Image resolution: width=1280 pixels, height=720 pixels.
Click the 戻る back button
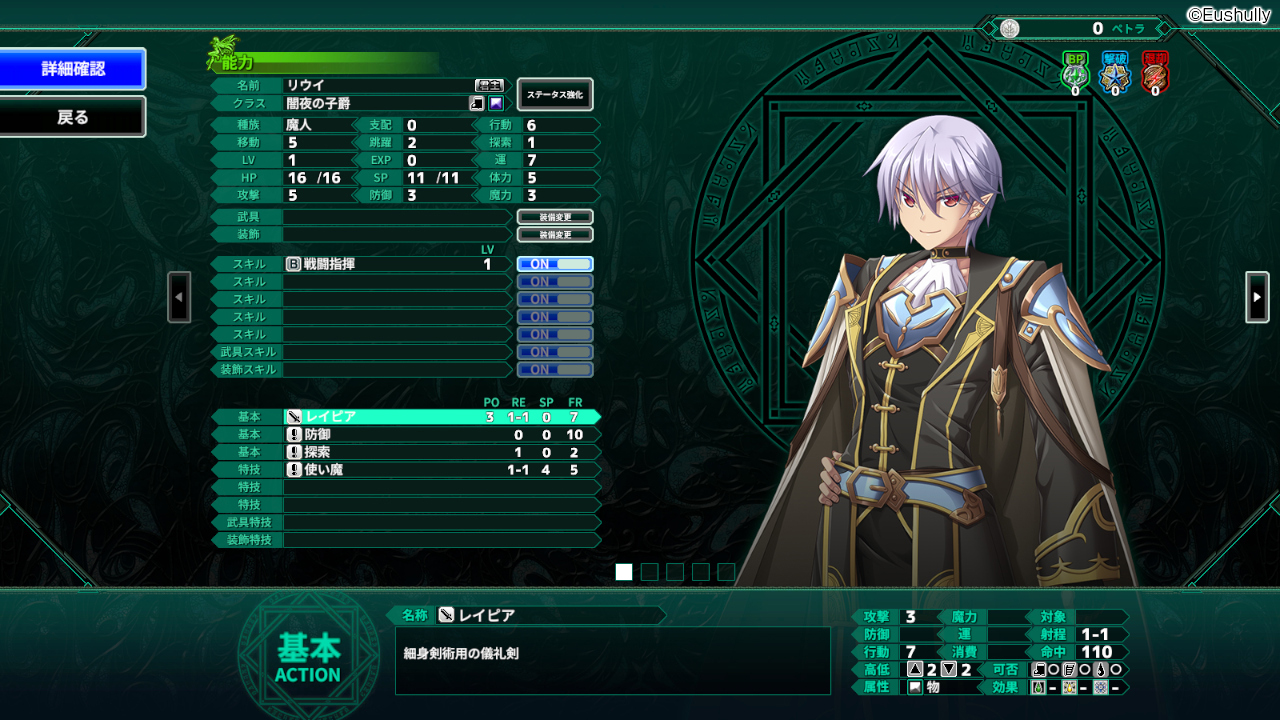click(x=73, y=117)
